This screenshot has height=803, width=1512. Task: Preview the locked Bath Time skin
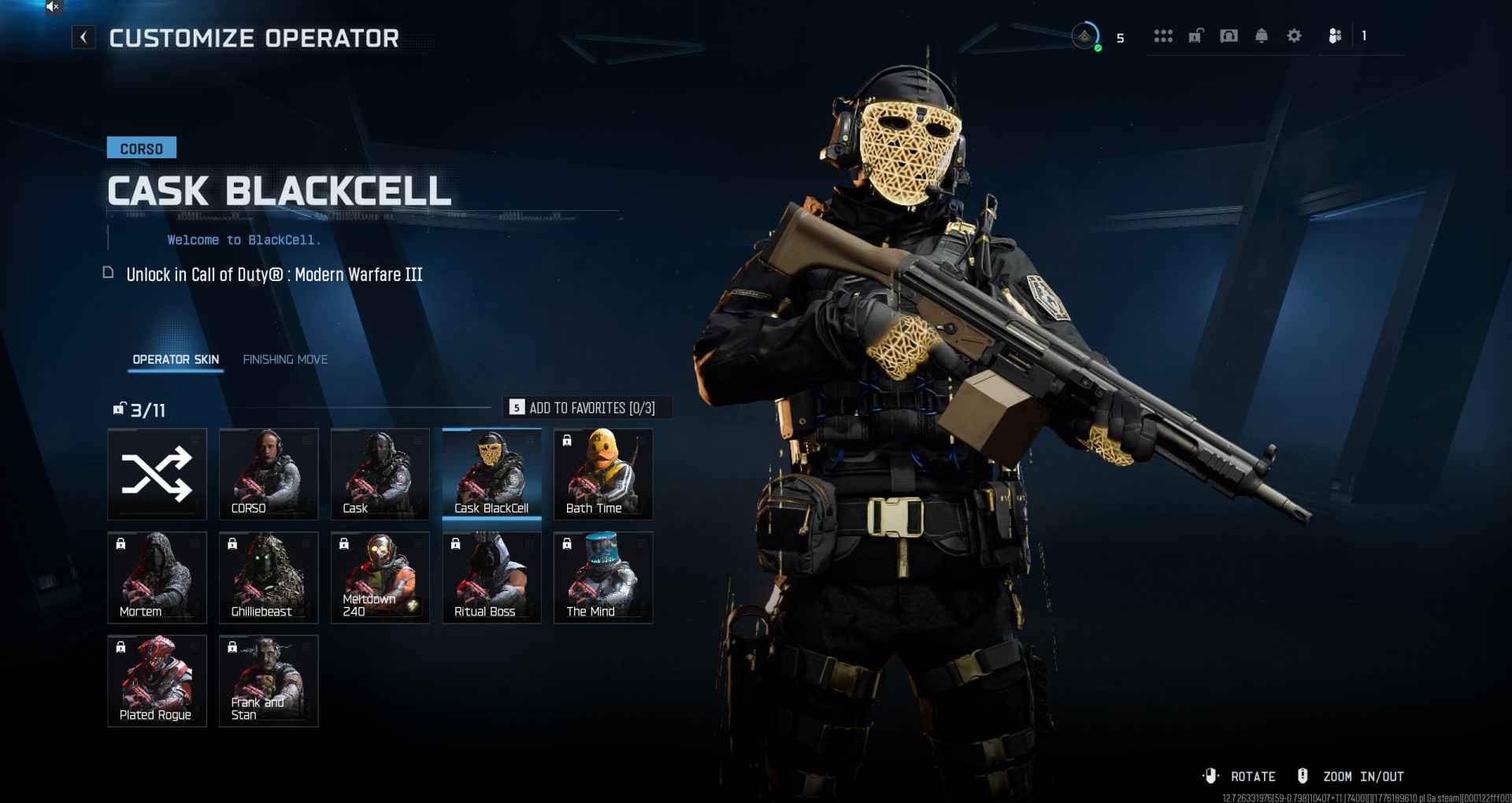pos(603,474)
